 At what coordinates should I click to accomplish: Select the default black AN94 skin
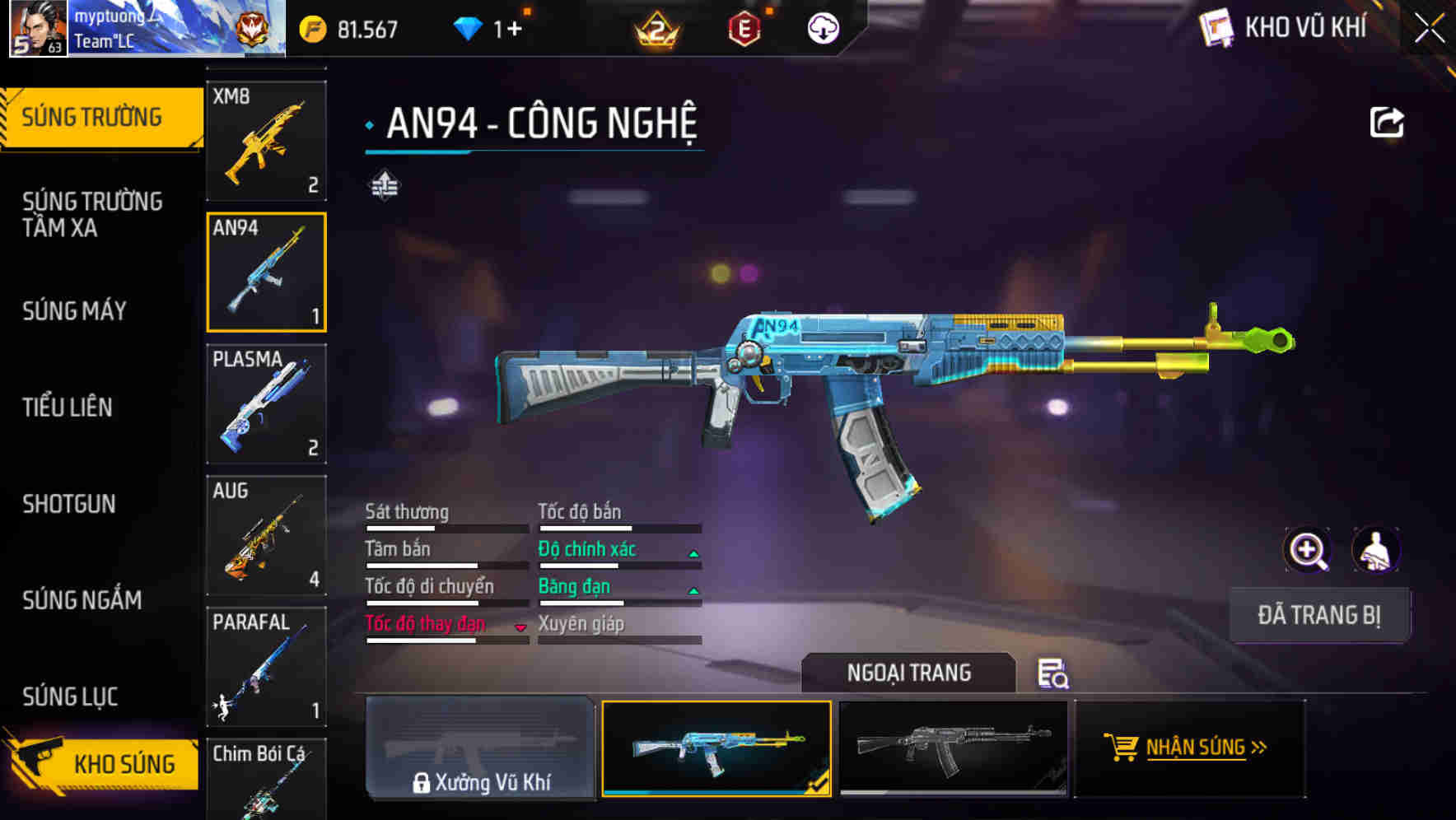tap(953, 748)
